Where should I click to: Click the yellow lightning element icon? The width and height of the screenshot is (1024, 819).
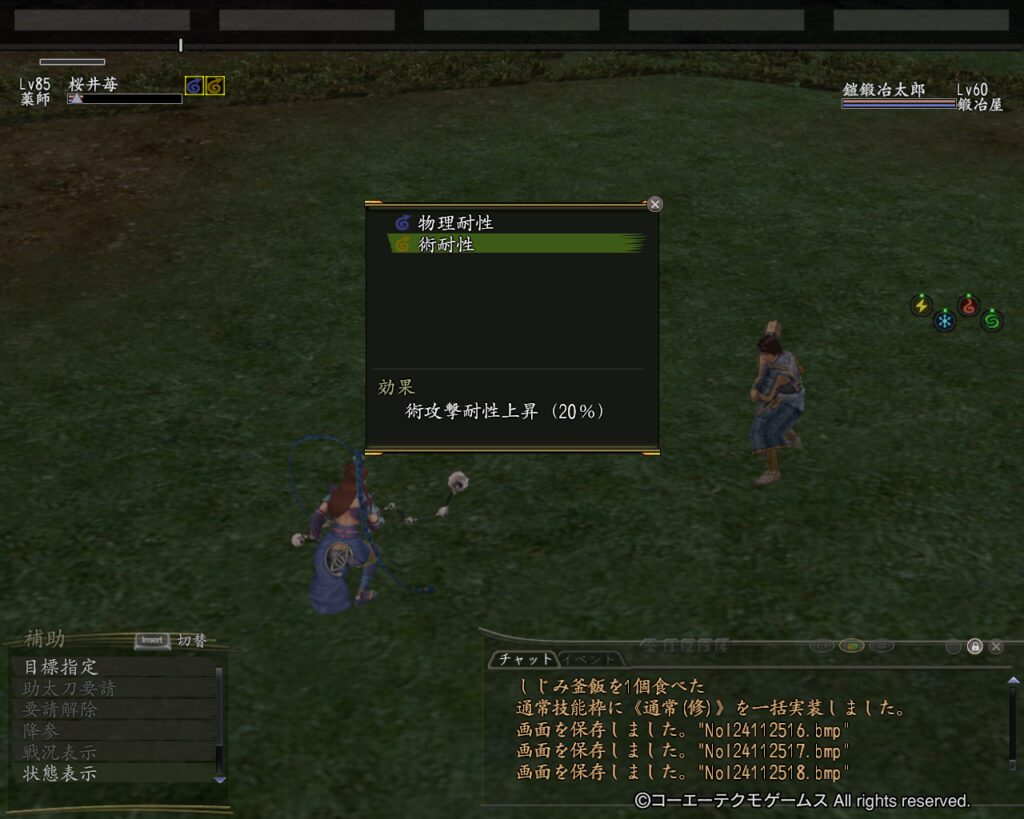click(x=922, y=305)
